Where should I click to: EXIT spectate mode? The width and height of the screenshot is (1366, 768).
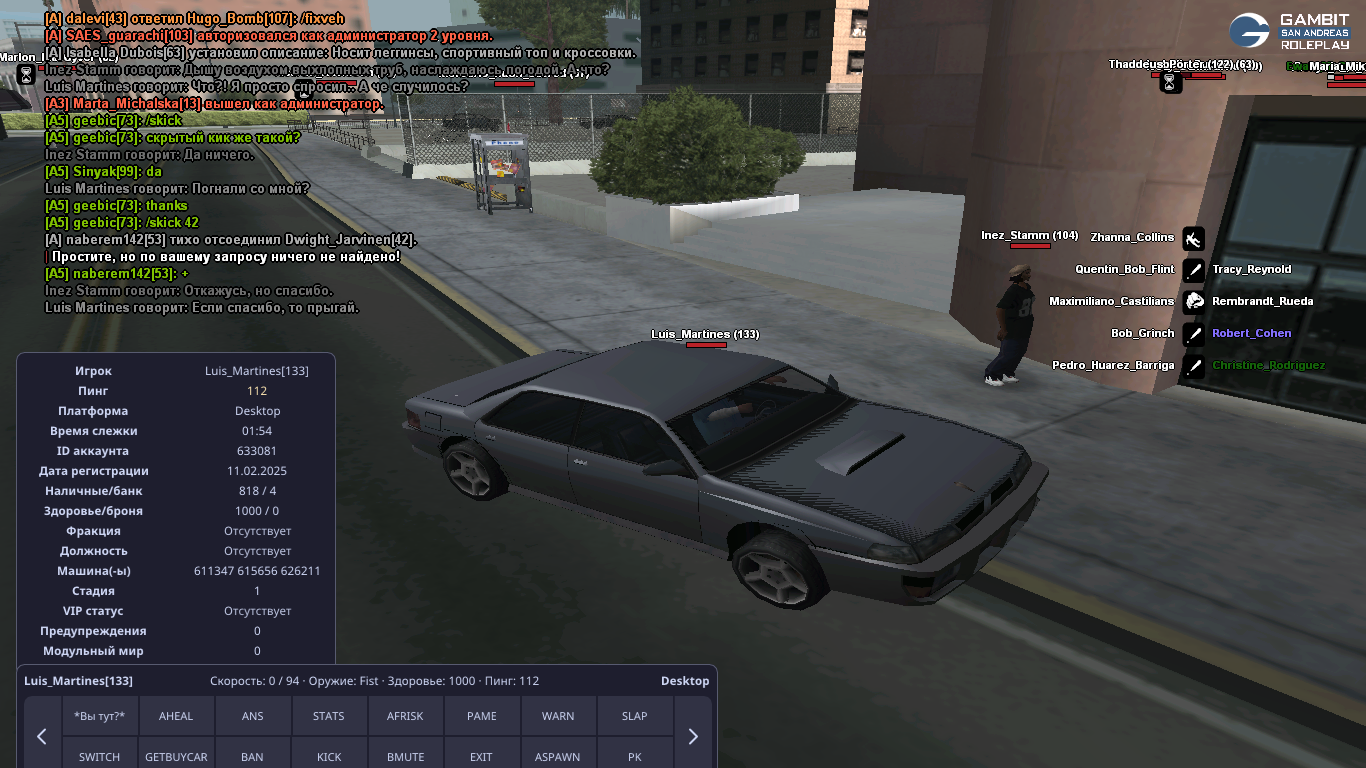point(482,756)
